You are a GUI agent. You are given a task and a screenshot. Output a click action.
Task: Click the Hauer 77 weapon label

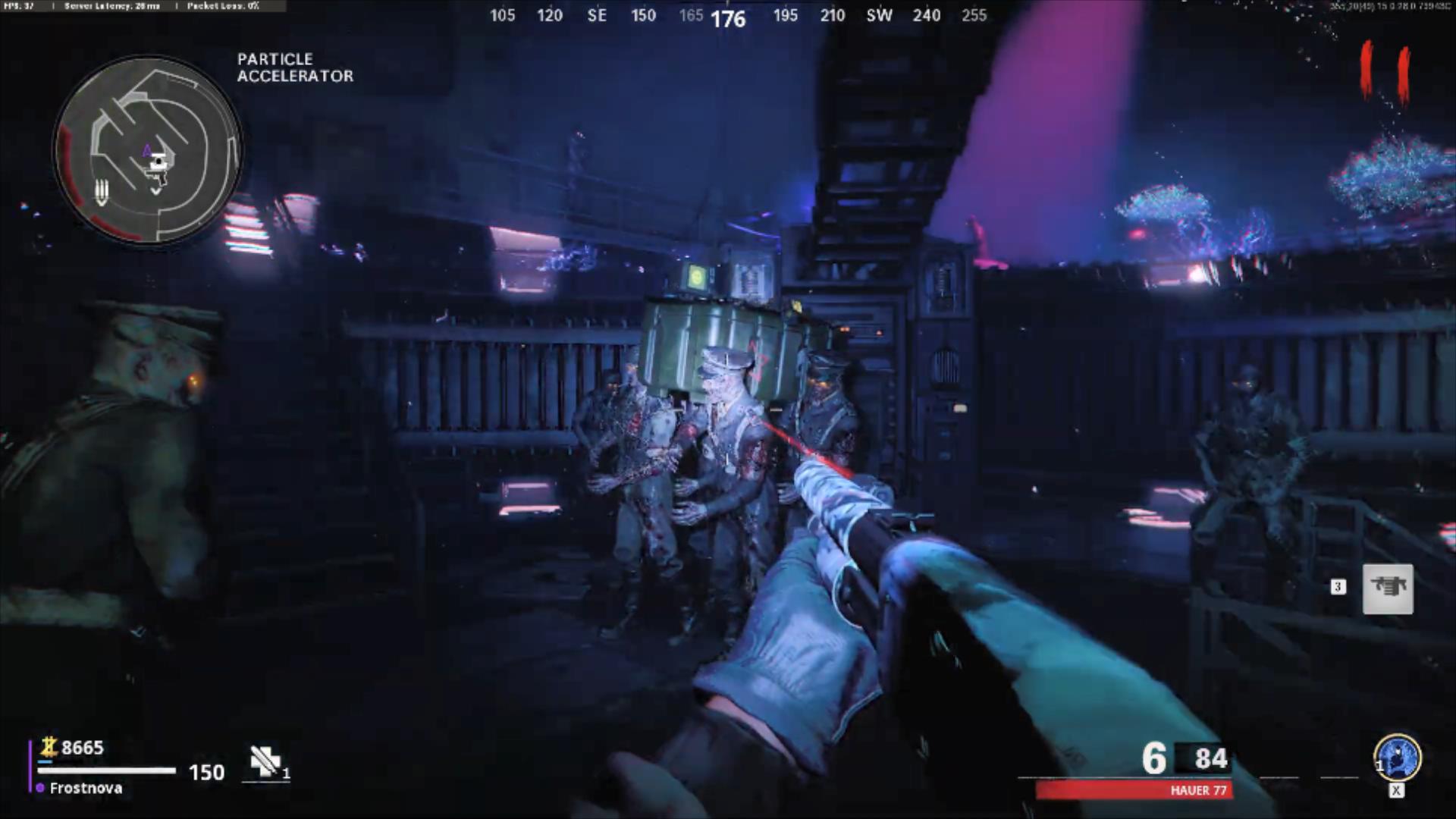coord(1198,790)
